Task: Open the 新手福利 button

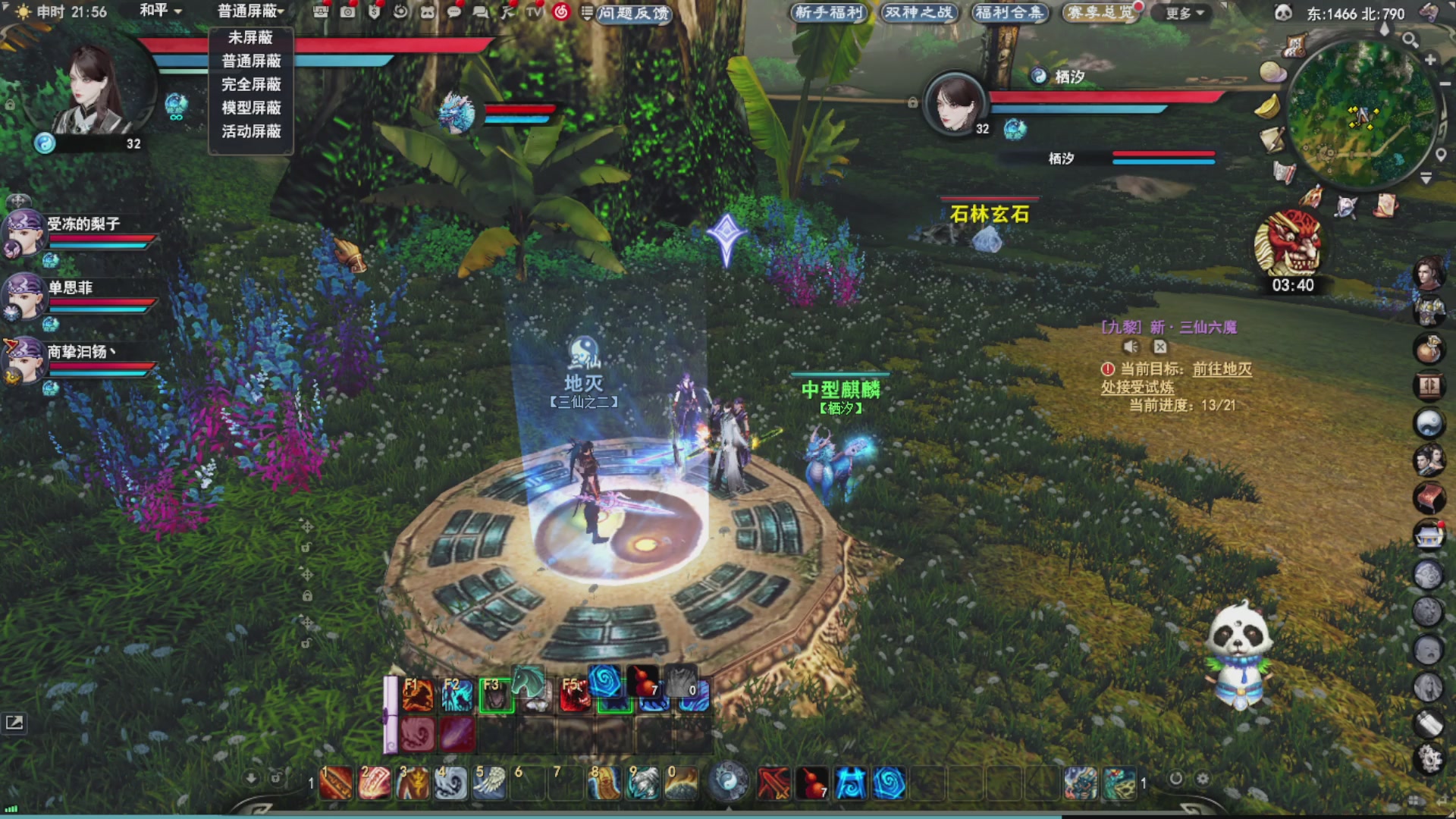Action: [x=829, y=12]
